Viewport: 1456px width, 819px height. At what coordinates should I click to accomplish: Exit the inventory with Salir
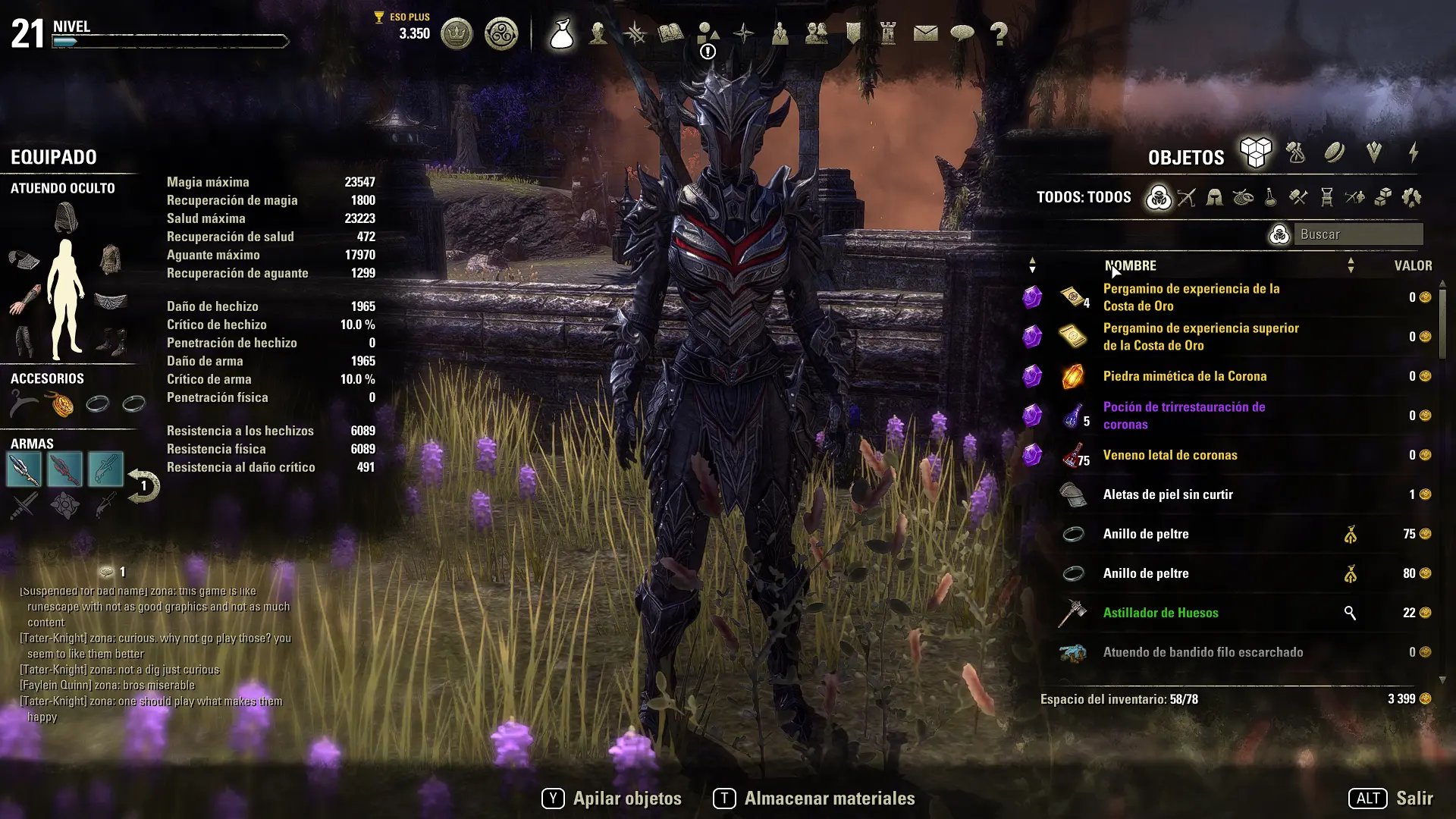tap(1391, 799)
